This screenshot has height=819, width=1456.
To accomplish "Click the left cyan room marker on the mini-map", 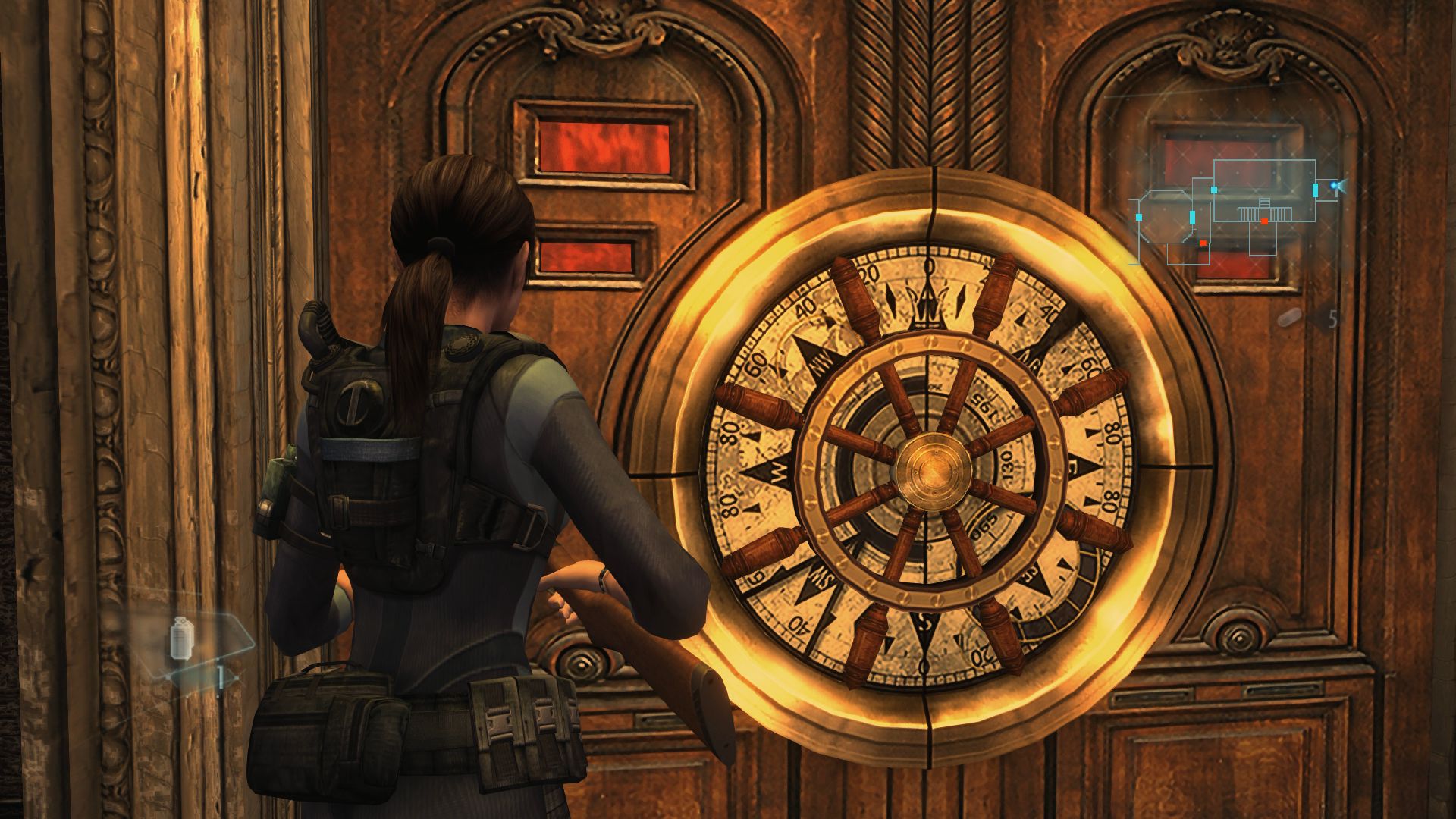I will pyautogui.click(x=1138, y=217).
